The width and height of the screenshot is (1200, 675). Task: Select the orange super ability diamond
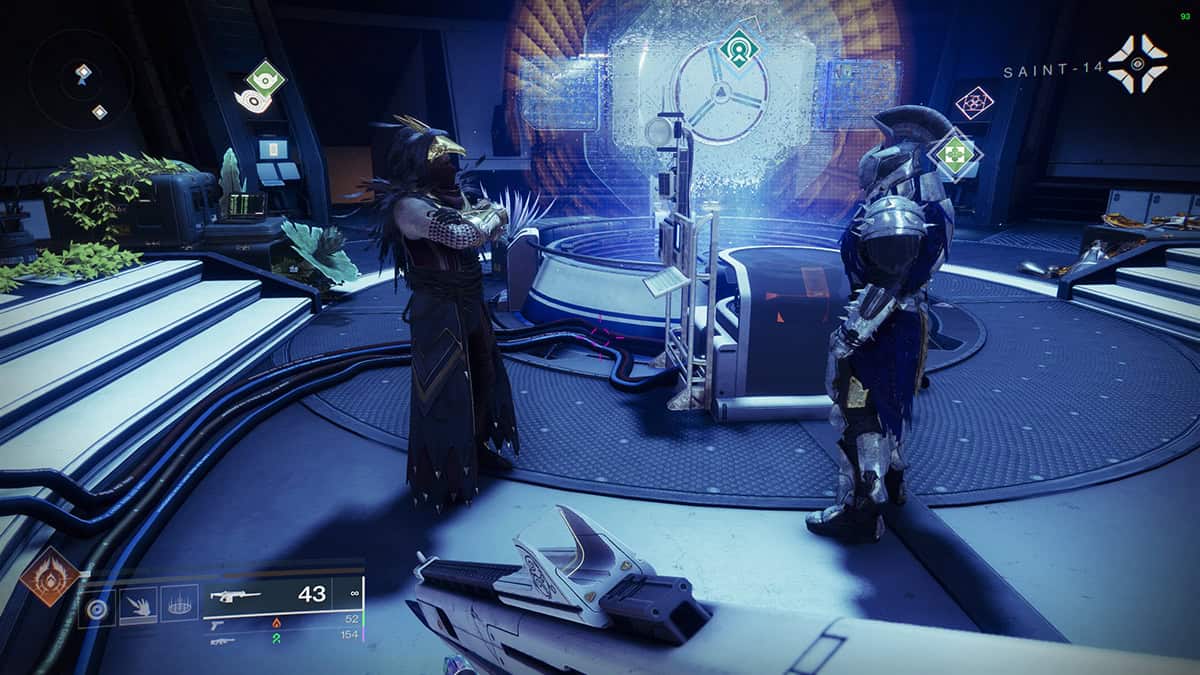(49, 575)
